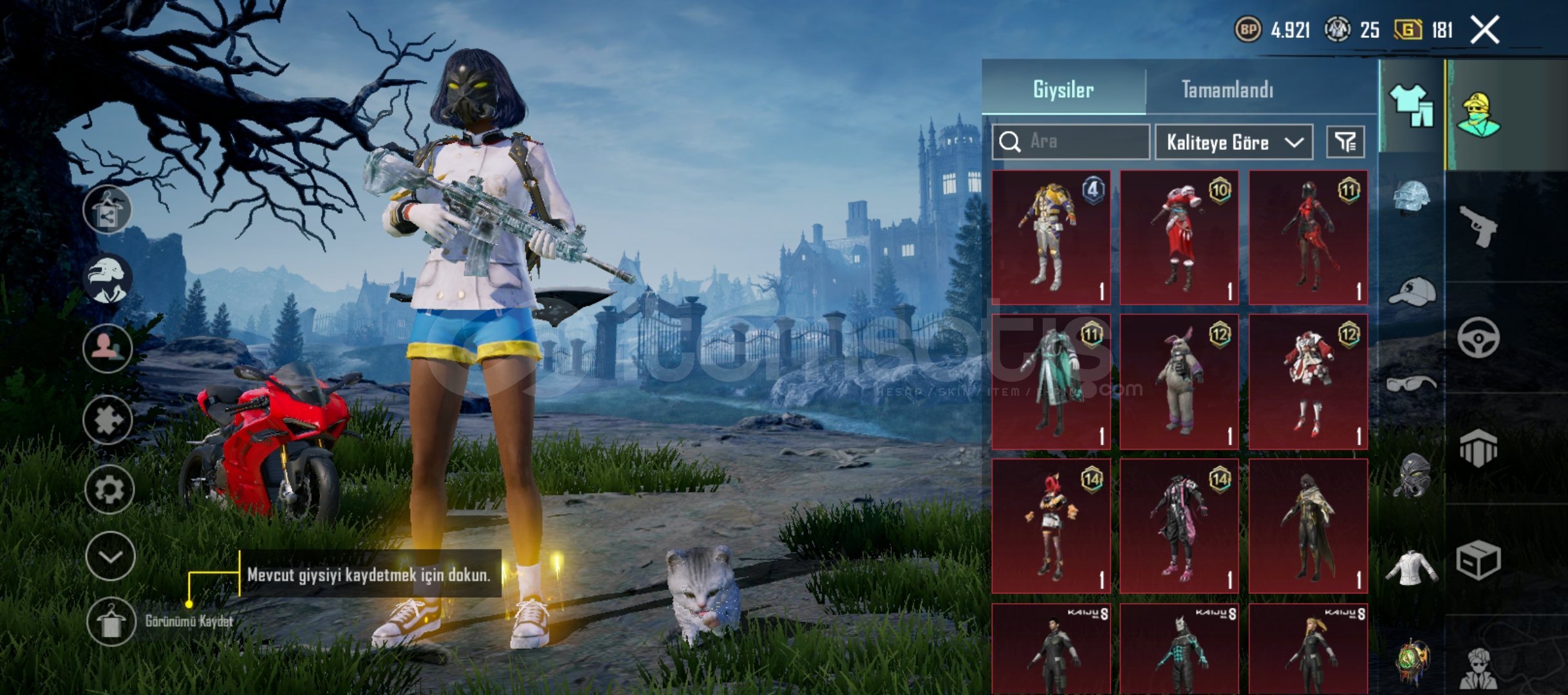Open the puzzle piece icon
The height and width of the screenshot is (695, 1568).
pyautogui.click(x=108, y=420)
